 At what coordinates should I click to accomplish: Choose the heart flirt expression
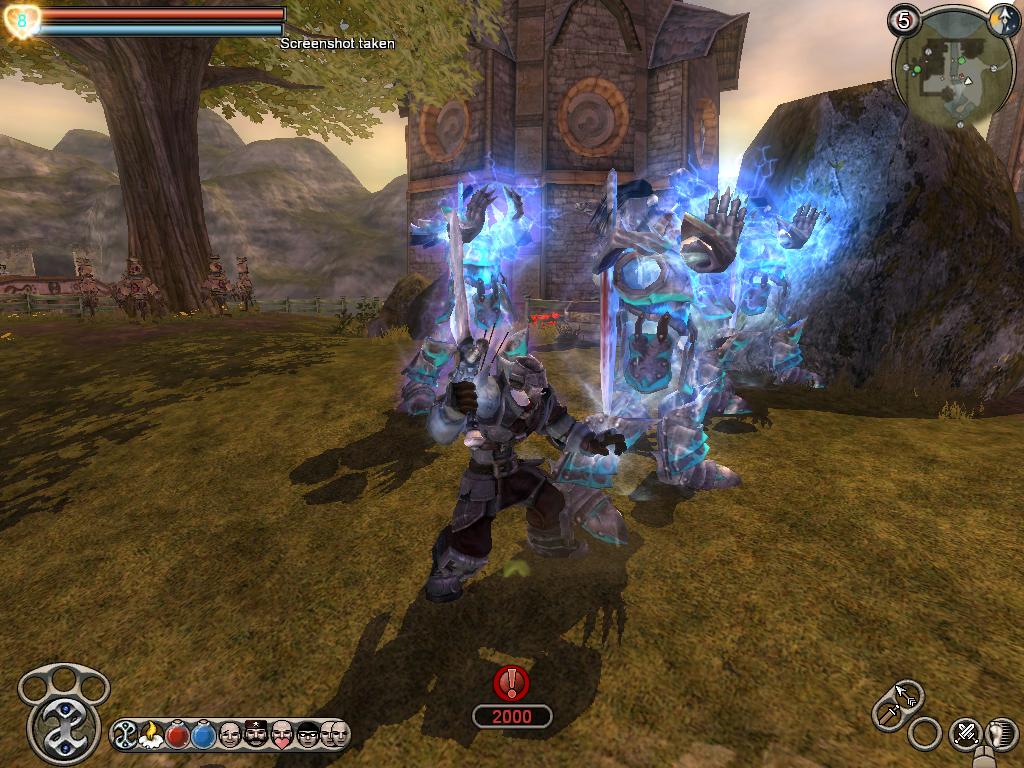282,735
